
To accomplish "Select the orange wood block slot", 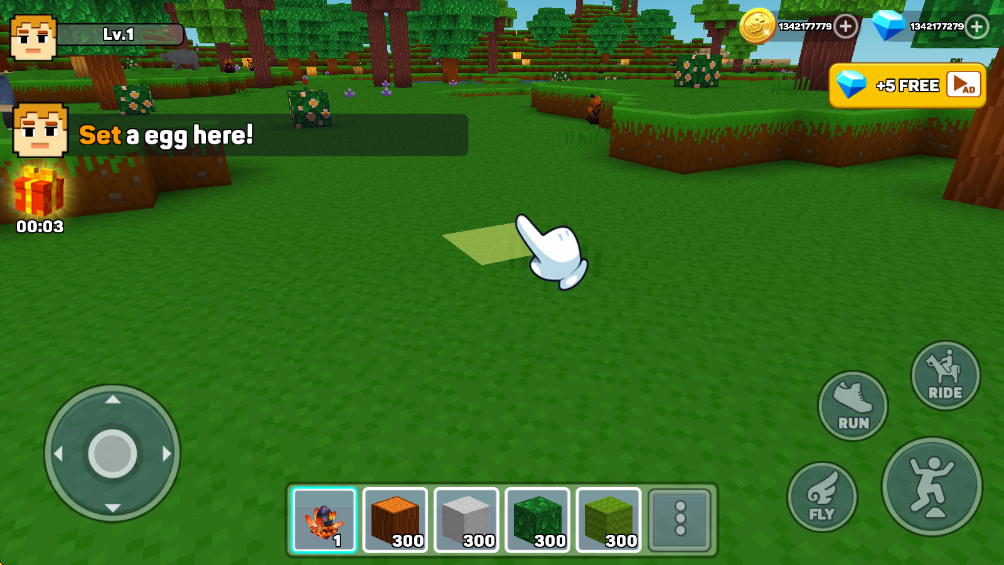I will point(395,520).
